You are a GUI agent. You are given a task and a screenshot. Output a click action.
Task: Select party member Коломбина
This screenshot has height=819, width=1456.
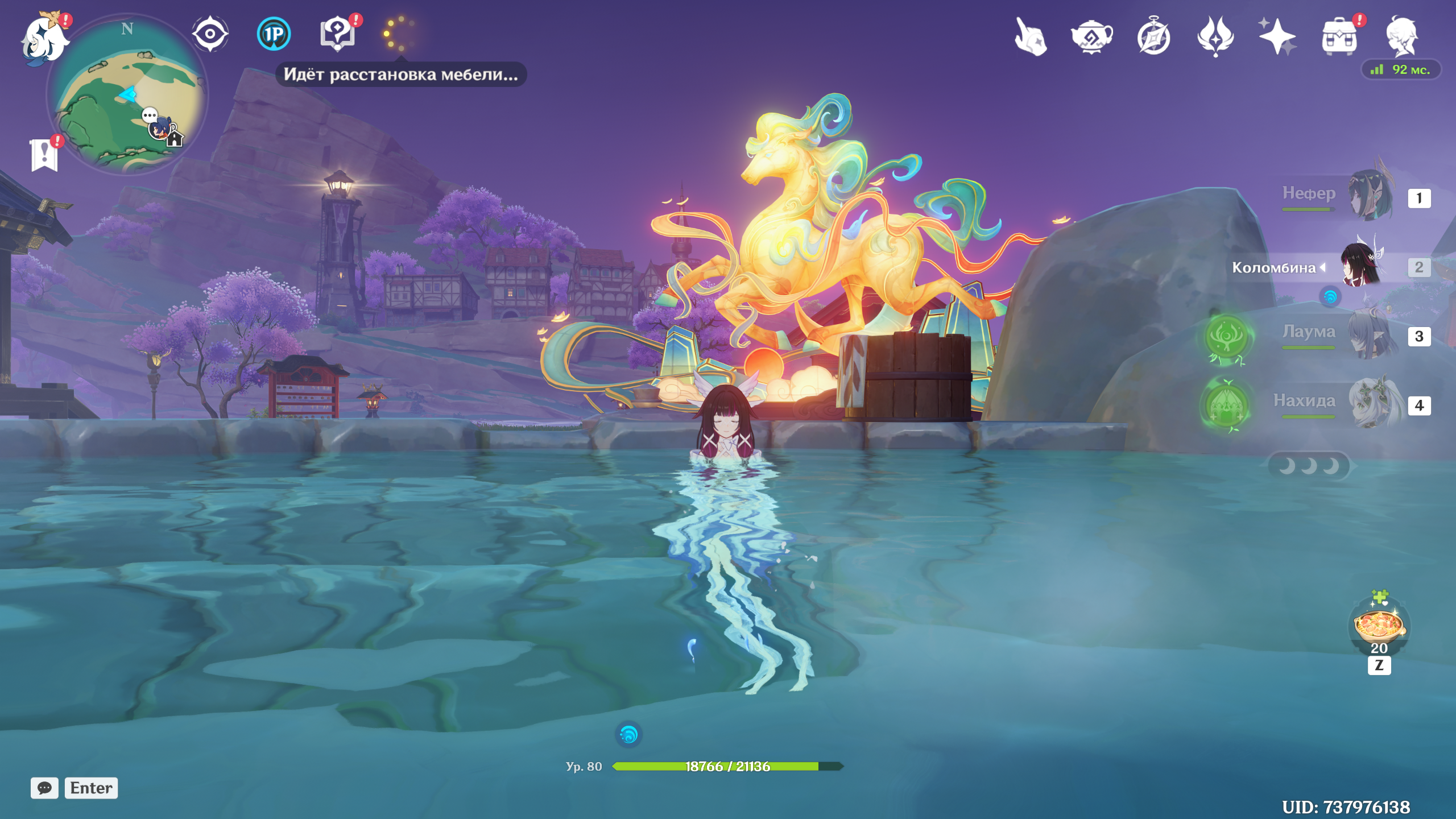pos(1362,266)
